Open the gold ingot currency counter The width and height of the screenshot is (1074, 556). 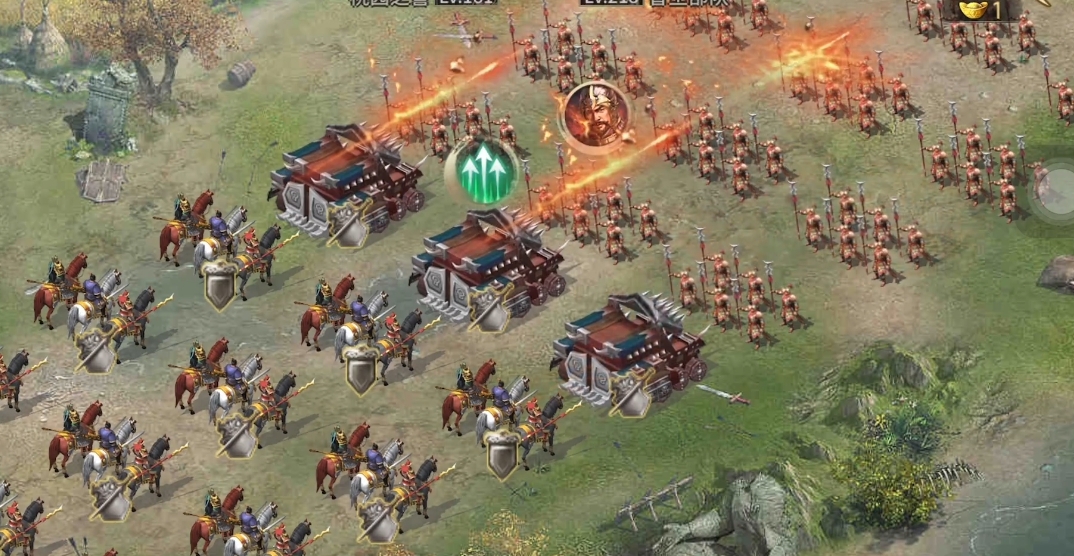point(980,9)
